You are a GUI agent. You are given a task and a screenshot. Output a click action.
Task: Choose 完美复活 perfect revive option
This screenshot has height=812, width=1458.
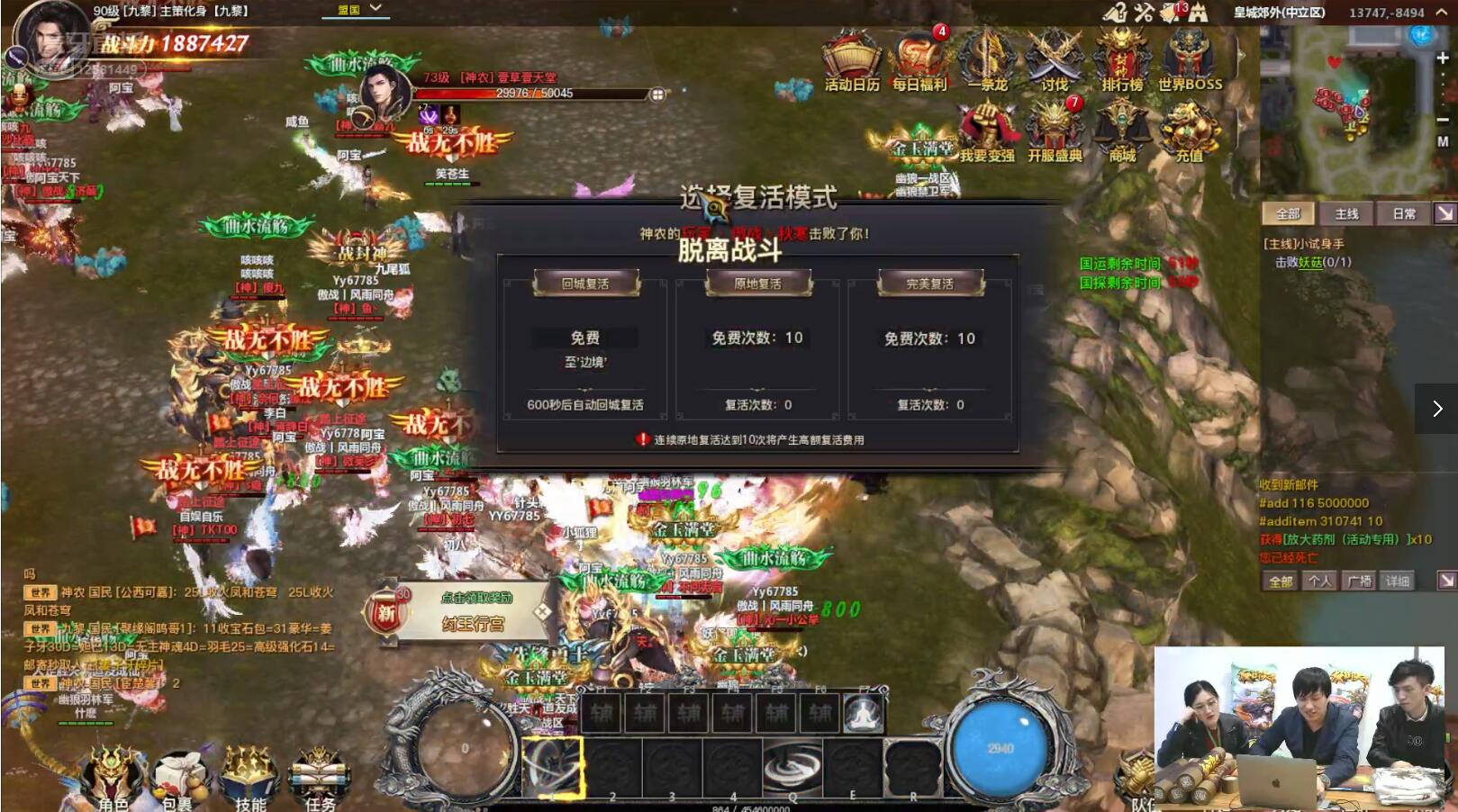929,283
